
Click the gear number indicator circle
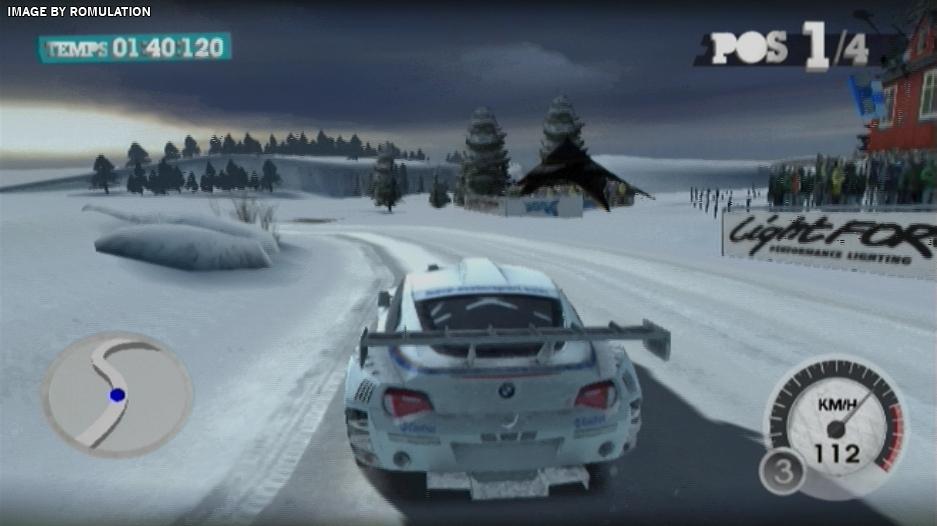point(782,472)
